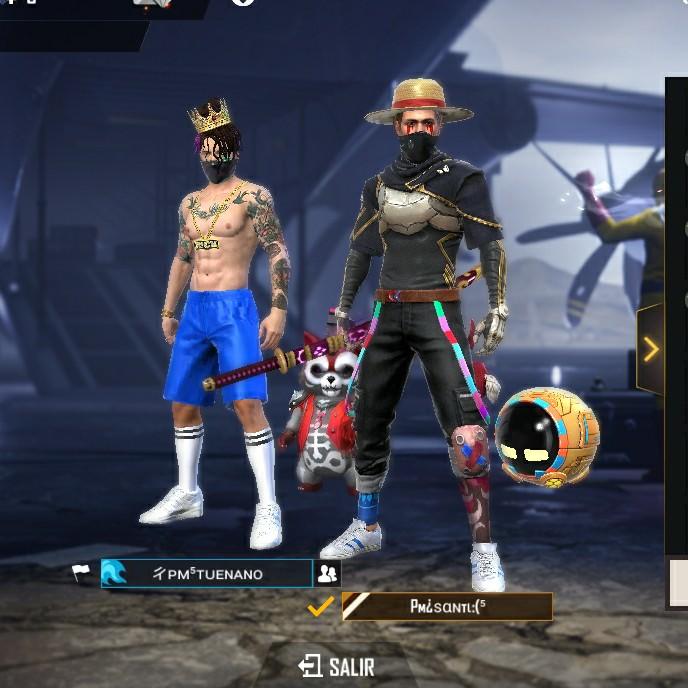This screenshot has height=688, width=688.
Task: Click the white flag icon
Action: click(80, 573)
